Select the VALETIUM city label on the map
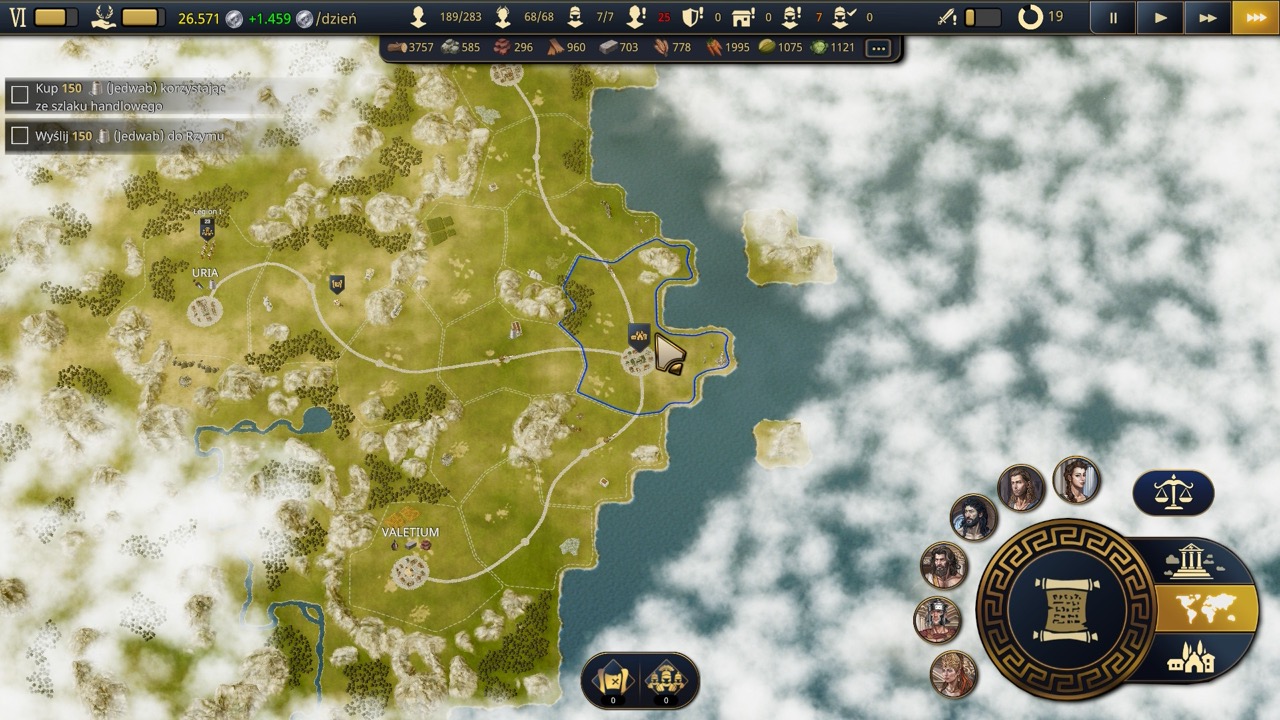The image size is (1280, 720). [410, 532]
